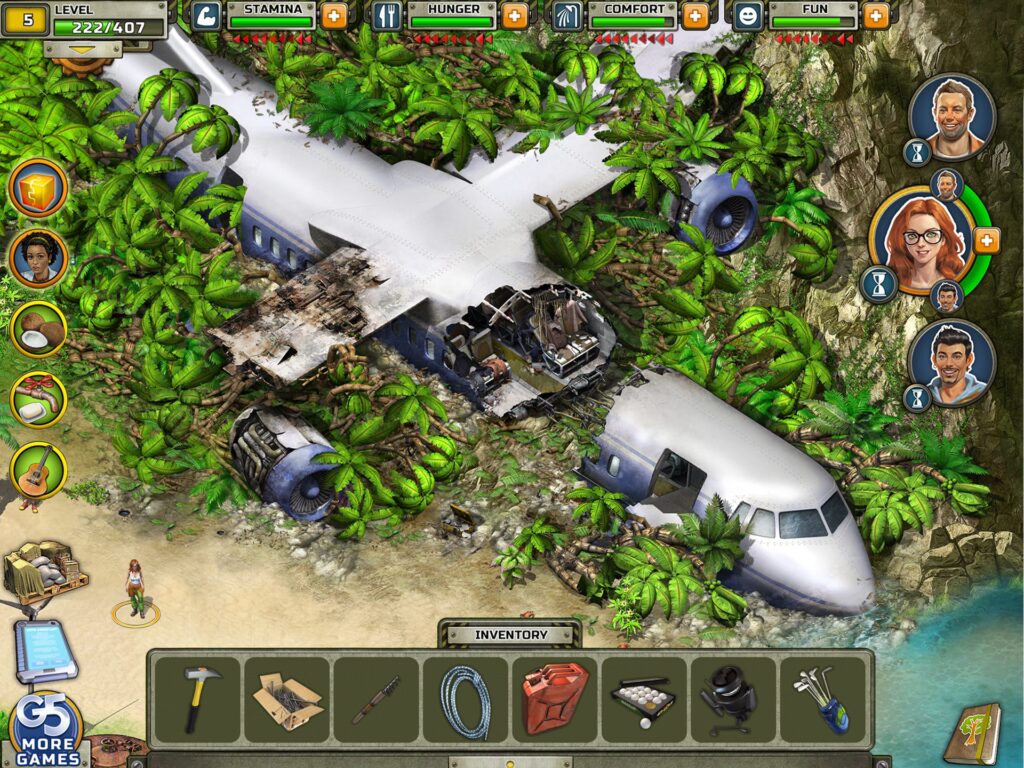Refill hunger using its plus button
1024x768 pixels.
coord(514,15)
